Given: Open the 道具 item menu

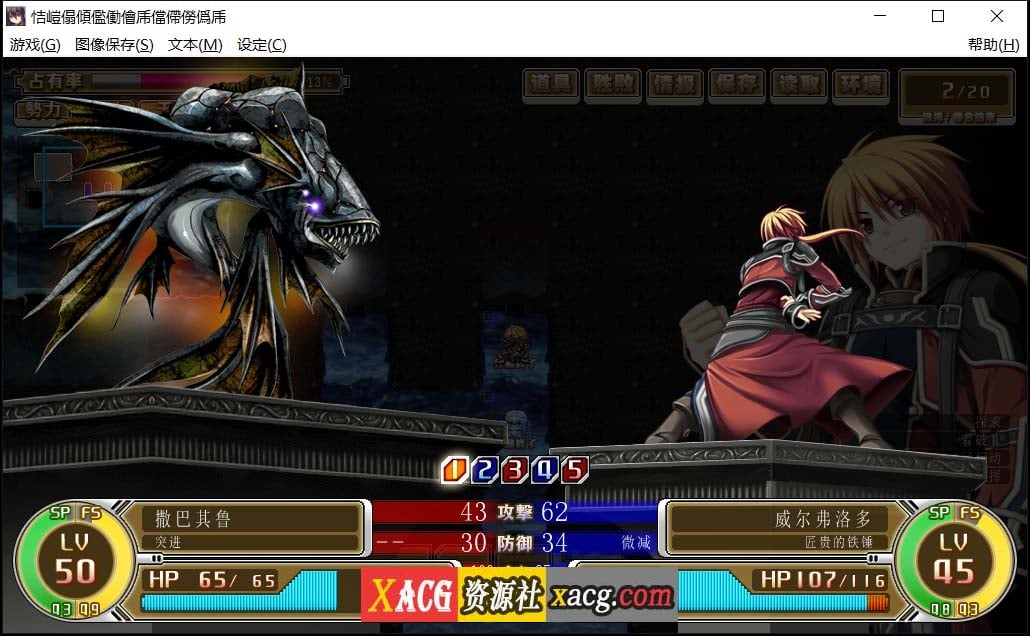Looking at the screenshot, I should pos(552,85).
